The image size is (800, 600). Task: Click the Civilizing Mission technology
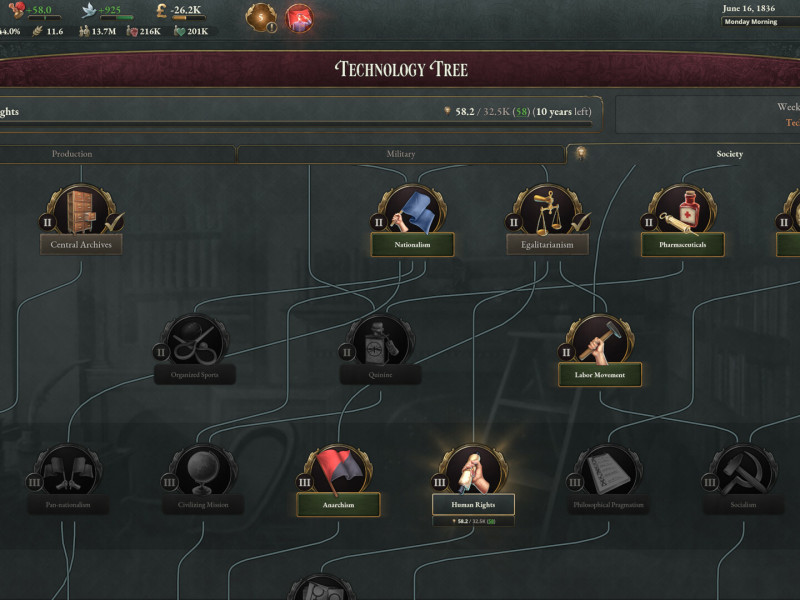(204, 505)
